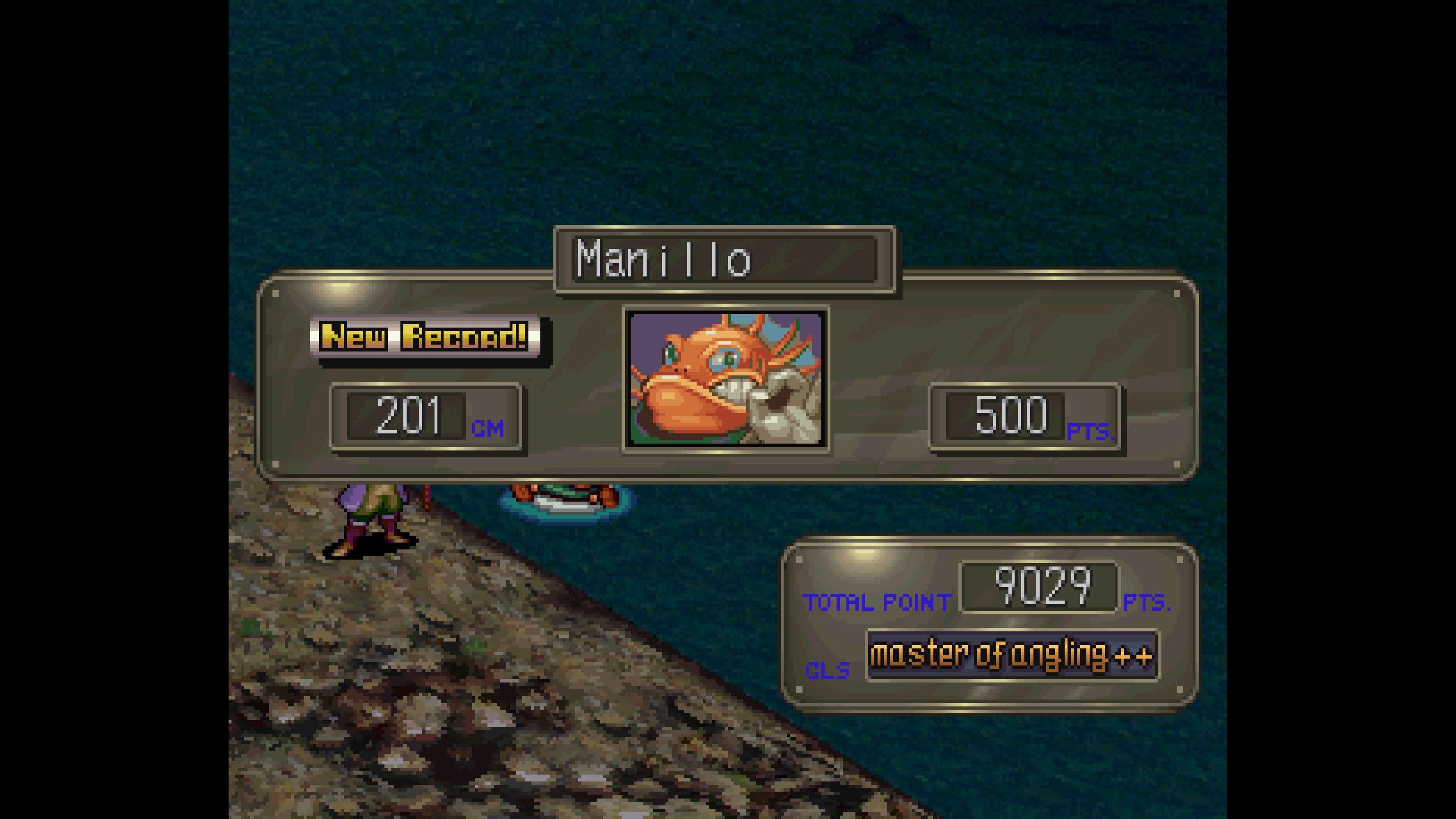Toggle the New Record notification display
Image resolution: width=1456 pixels, height=819 pixels.
(x=425, y=337)
